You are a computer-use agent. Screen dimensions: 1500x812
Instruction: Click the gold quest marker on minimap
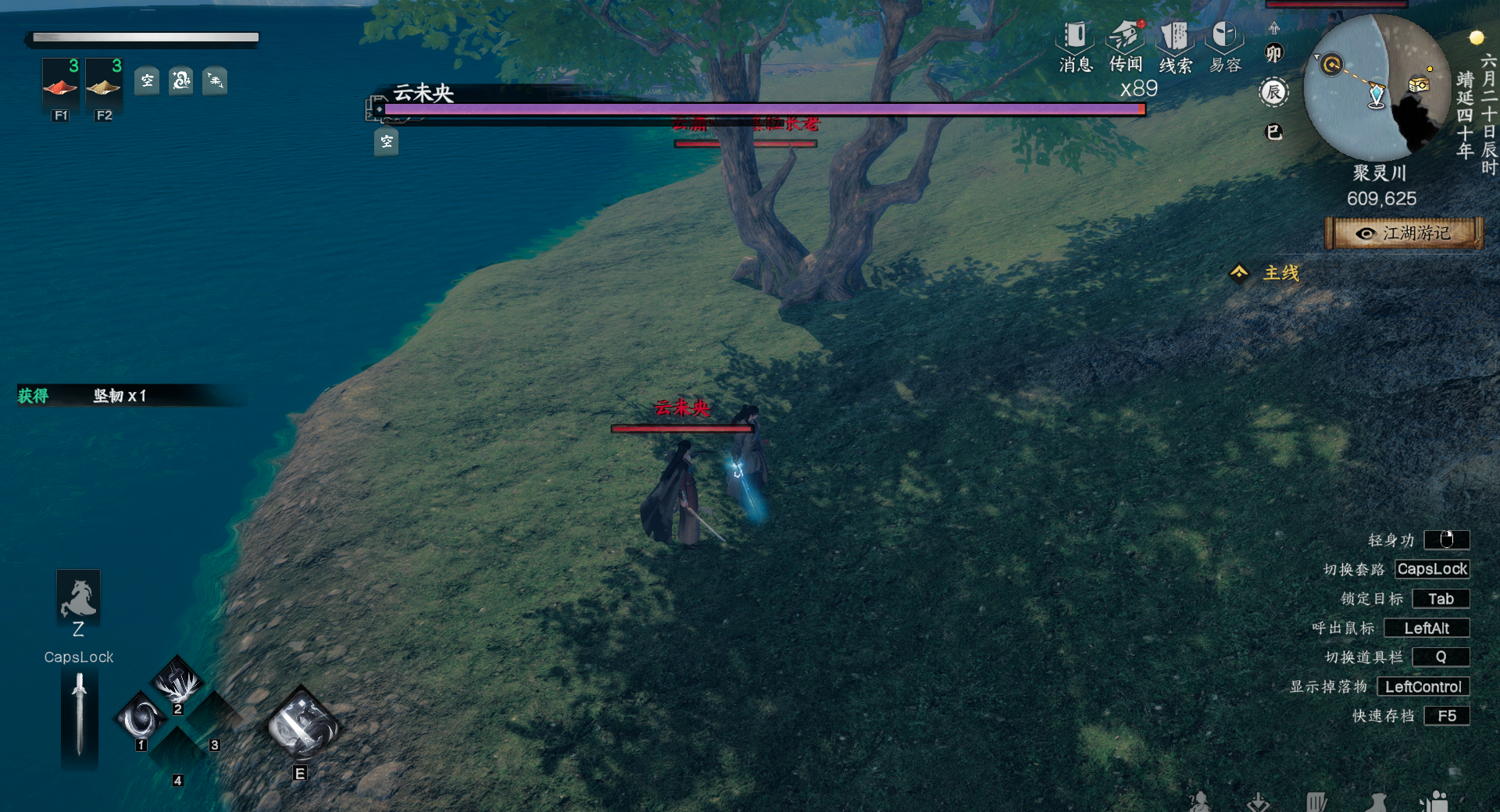pos(1331,64)
